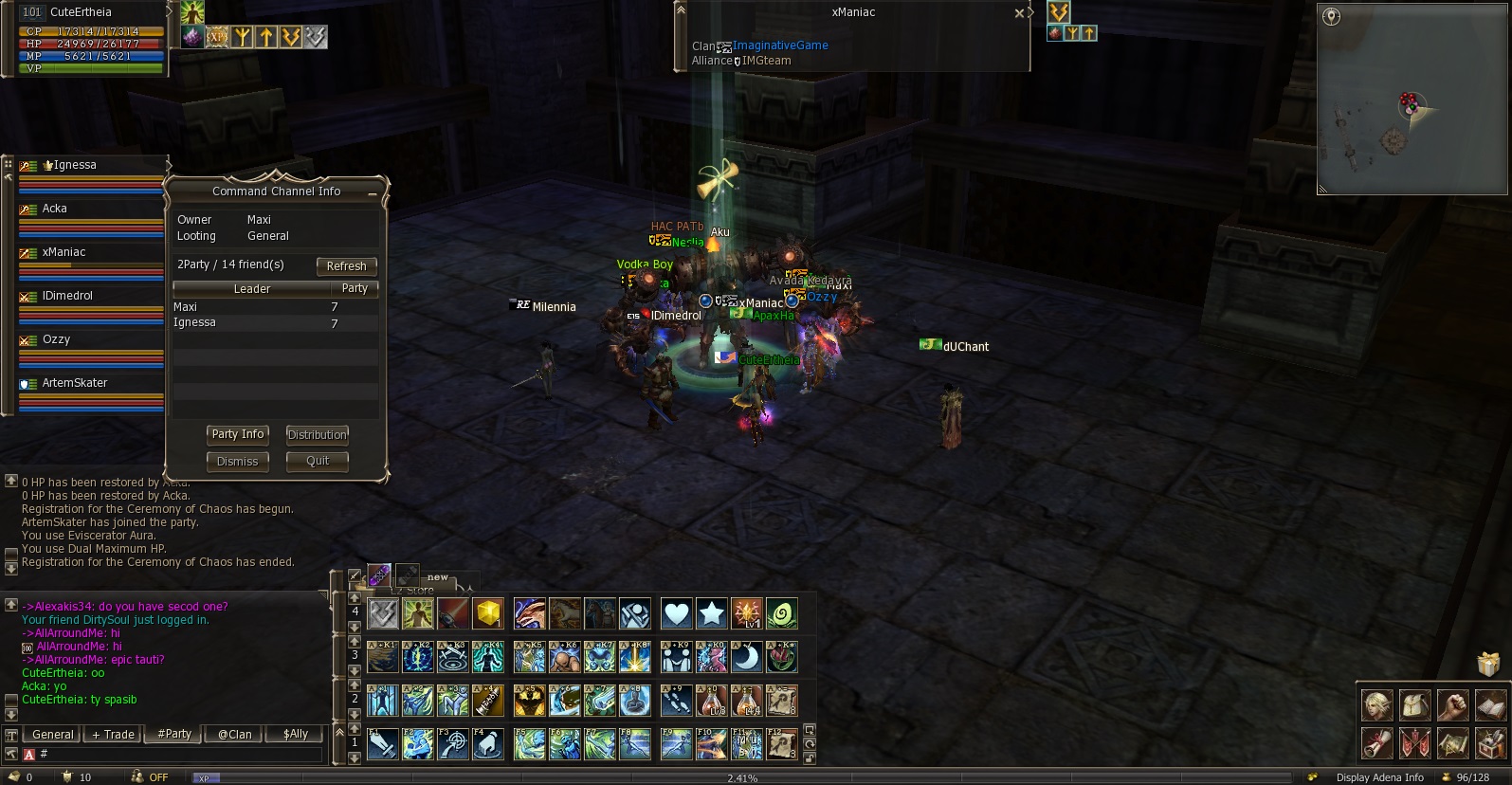Quit the Command Channel
Screen dimensions: 1512x785
(318, 462)
